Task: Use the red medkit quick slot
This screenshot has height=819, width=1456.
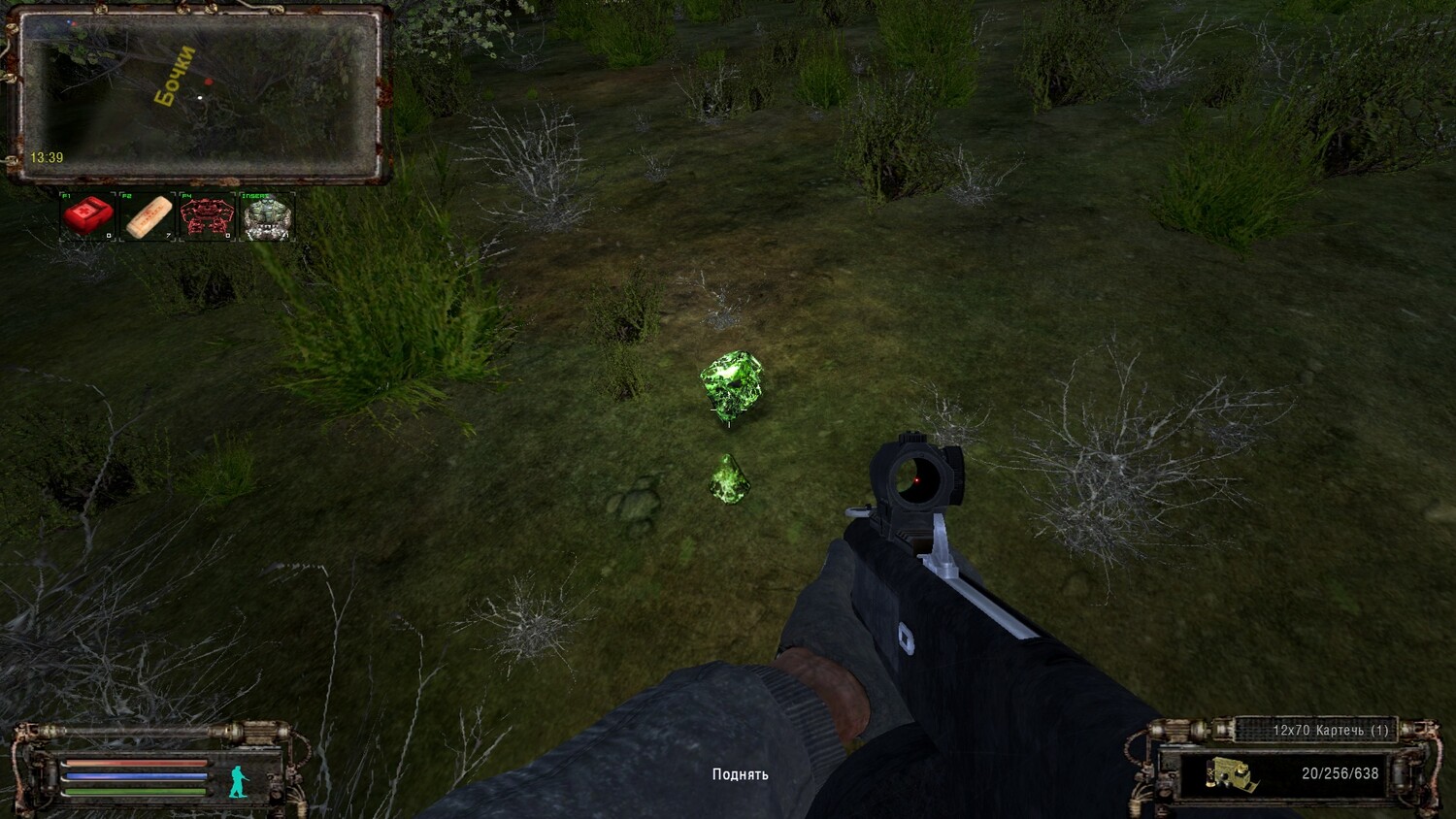Action: [x=88, y=215]
